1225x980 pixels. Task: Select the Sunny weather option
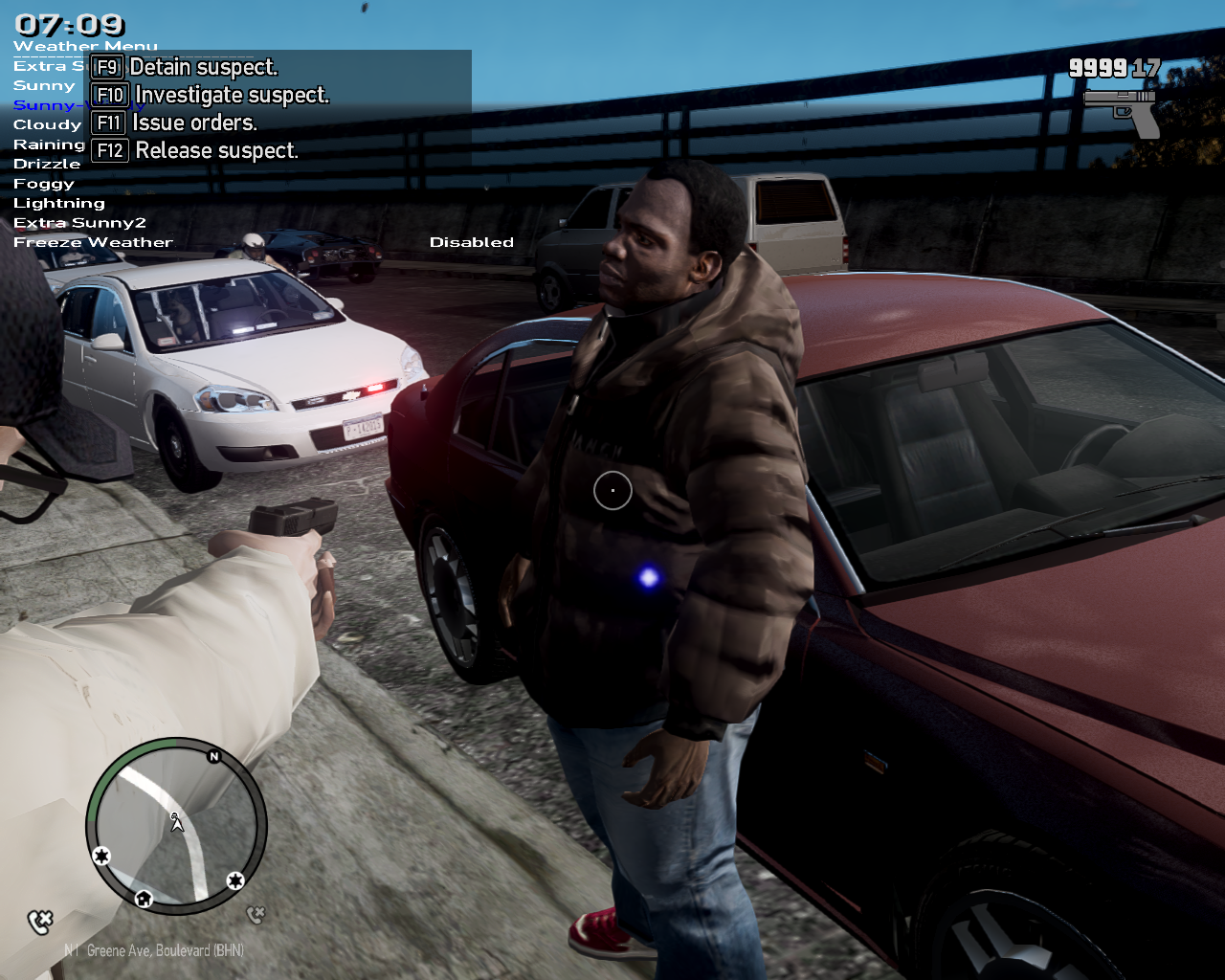[x=44, y=86]
